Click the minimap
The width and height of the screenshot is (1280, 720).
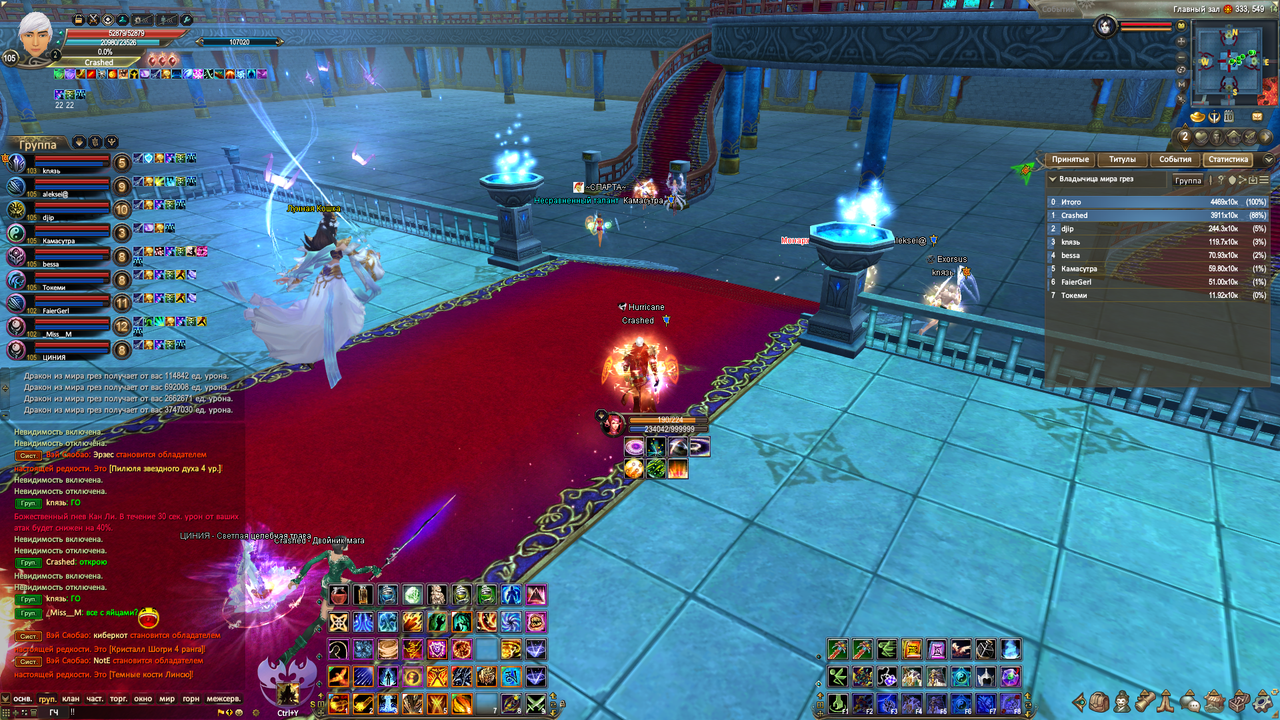pos(1231,65)
